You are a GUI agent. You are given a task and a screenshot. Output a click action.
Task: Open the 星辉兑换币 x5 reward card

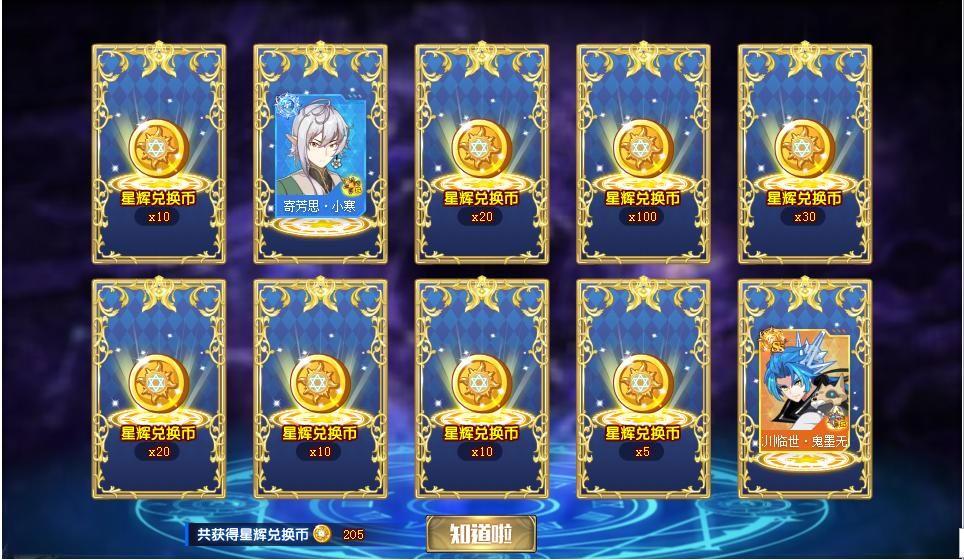tap(643, 389)
